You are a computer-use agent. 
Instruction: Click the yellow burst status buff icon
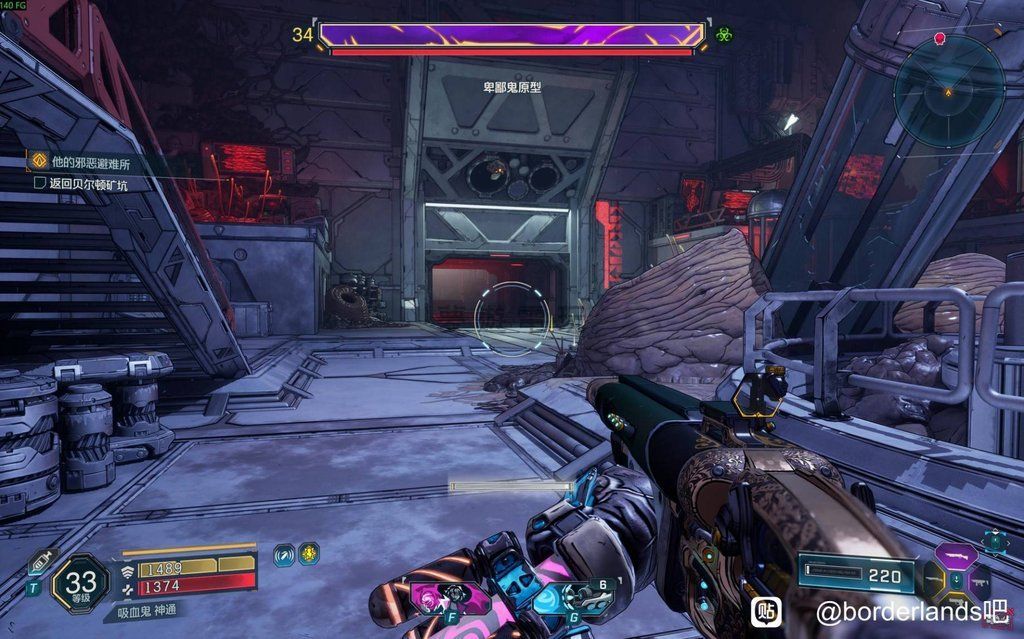point(309,553)
